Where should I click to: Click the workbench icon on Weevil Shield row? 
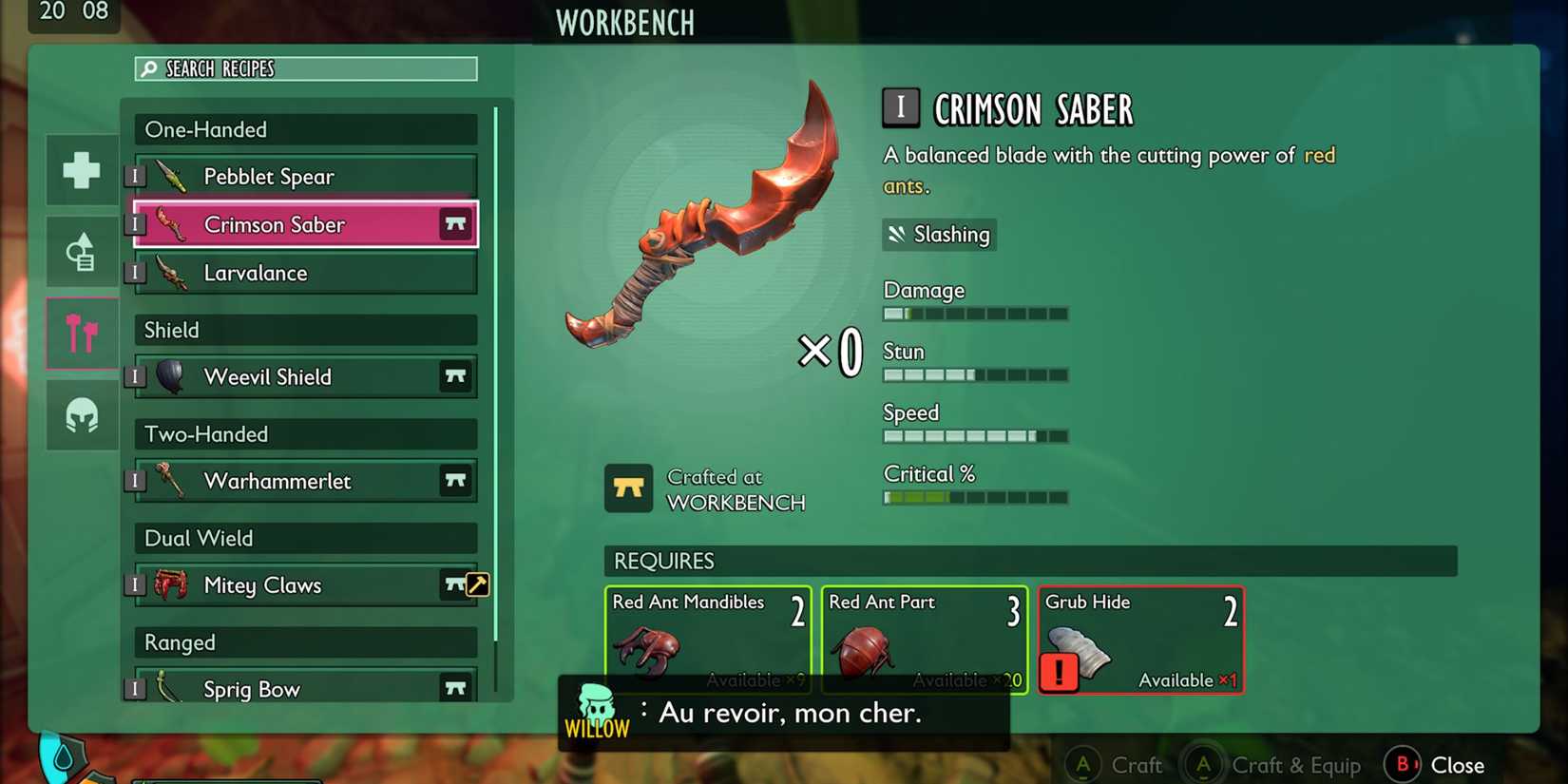(455, 376)
